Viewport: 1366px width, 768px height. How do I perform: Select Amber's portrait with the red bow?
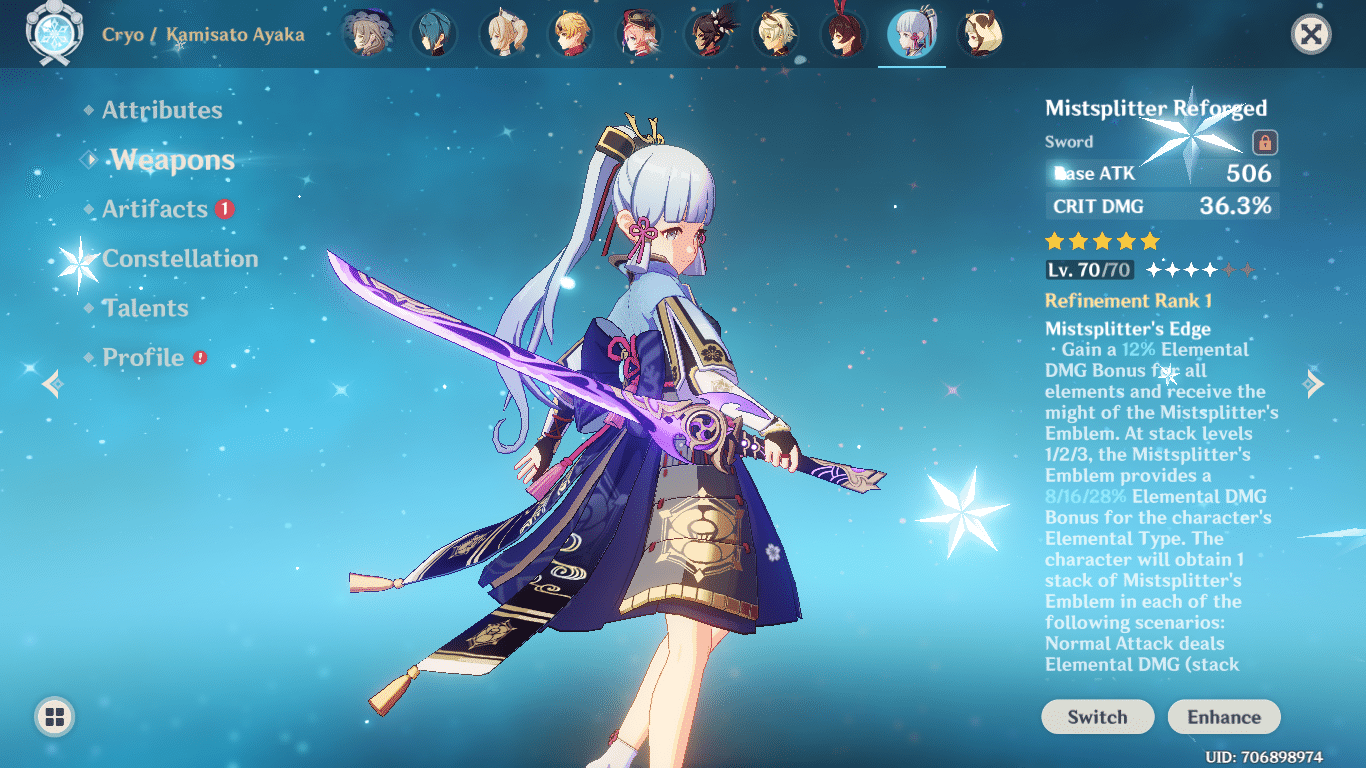845,31
